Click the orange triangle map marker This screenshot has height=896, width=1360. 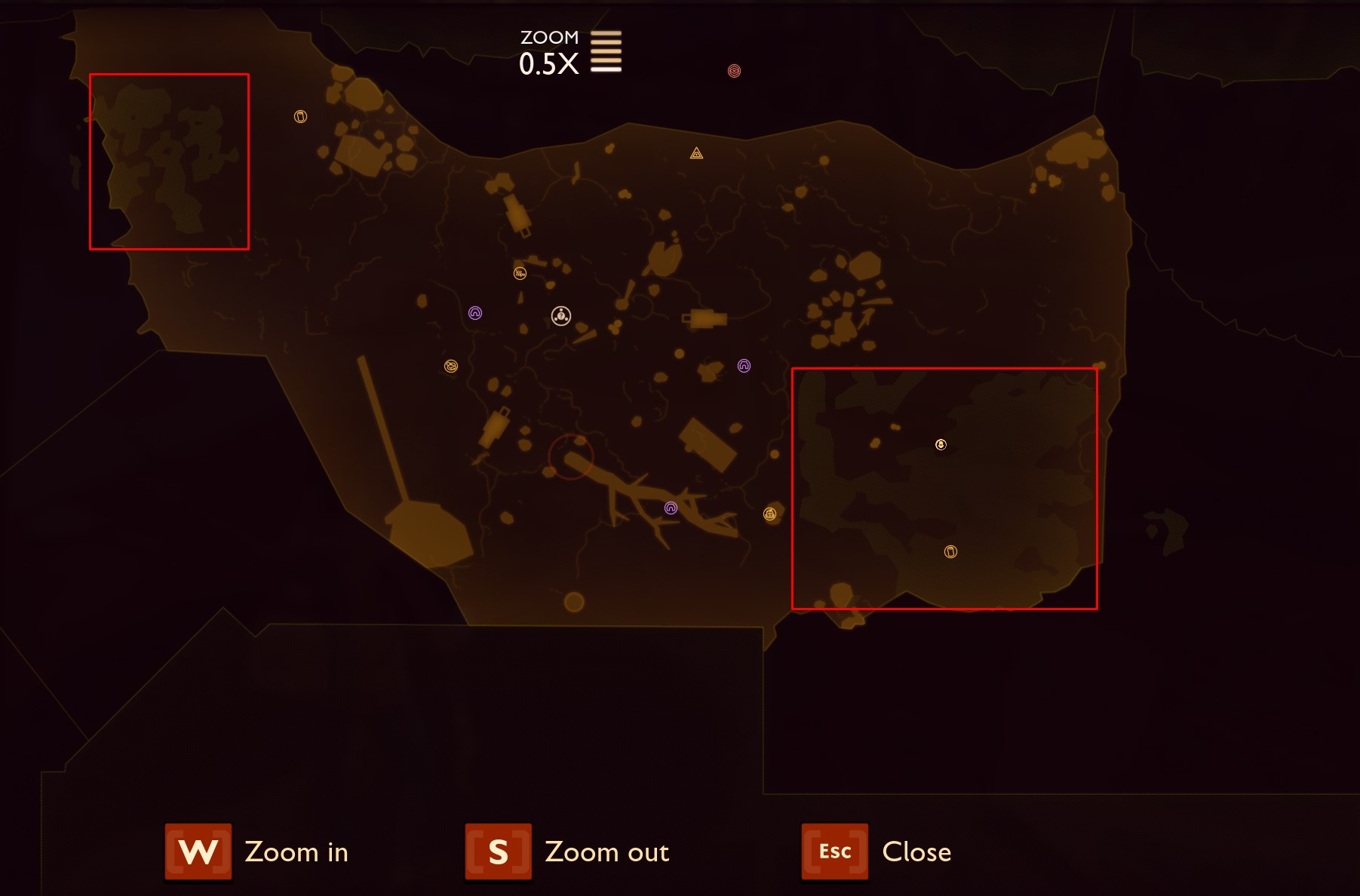pos(696,154)
